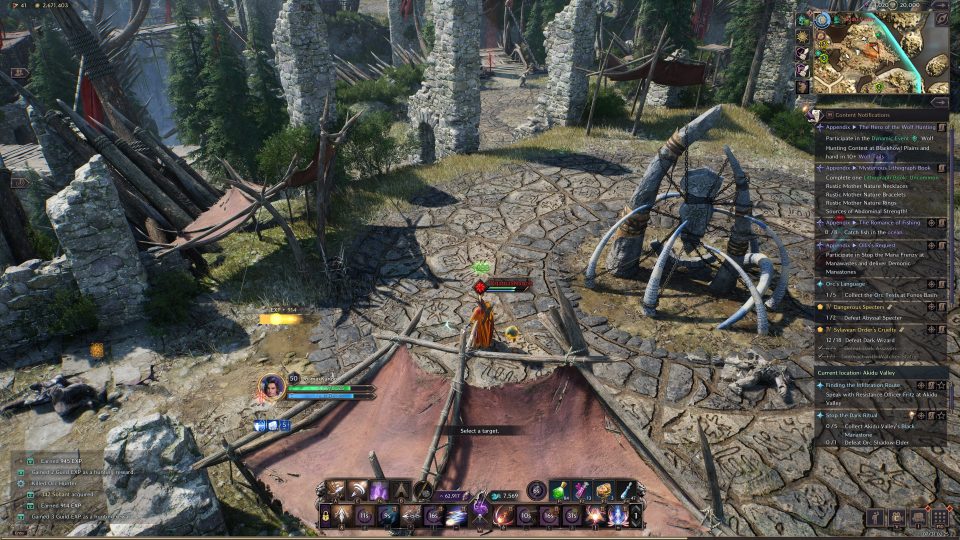Screen dimensions: 960x540
Task: Activate the purple lightning skill in the top row
Action: coord(379,490)
